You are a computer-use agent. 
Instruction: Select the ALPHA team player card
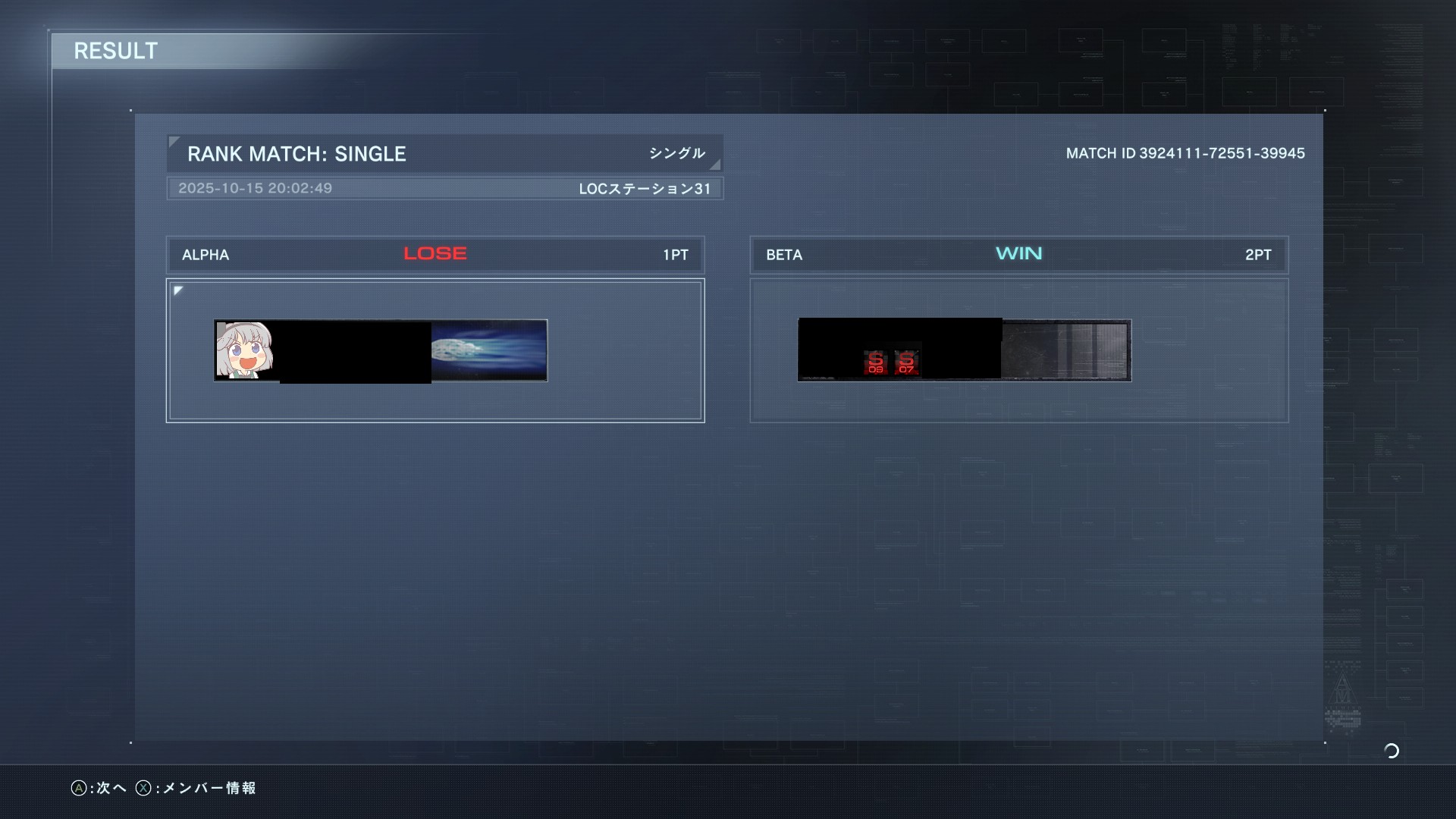pyautogui.click(x=381, y=350)
